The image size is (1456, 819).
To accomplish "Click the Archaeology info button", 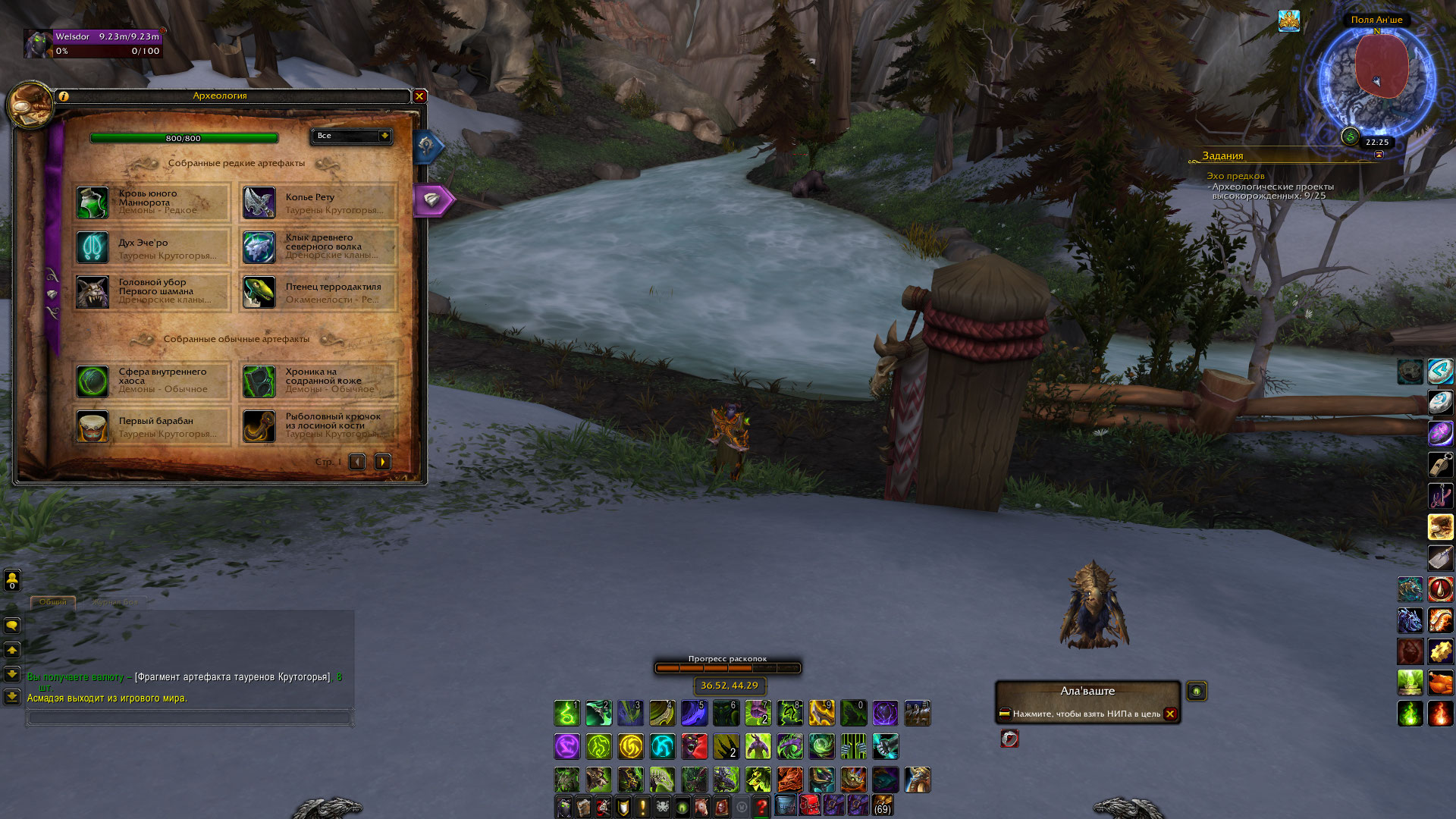I will coord(64,96).
